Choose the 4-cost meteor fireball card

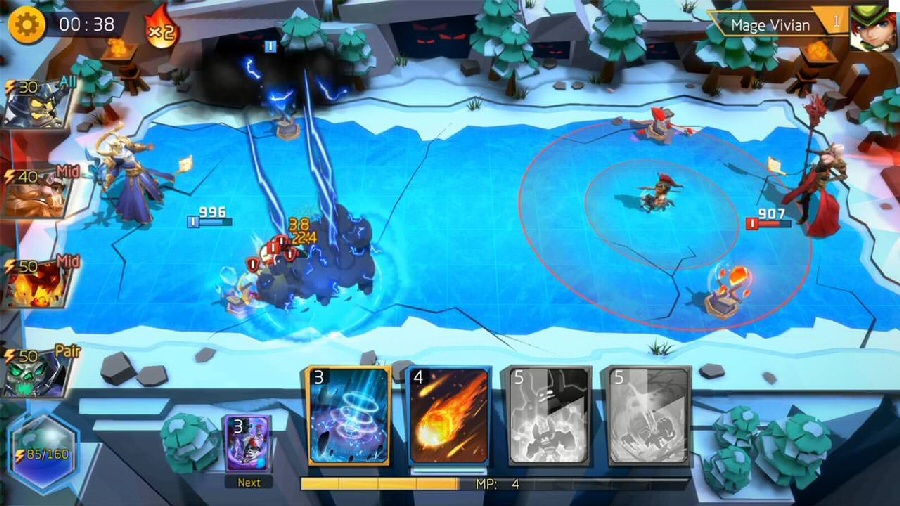(449, 416)
